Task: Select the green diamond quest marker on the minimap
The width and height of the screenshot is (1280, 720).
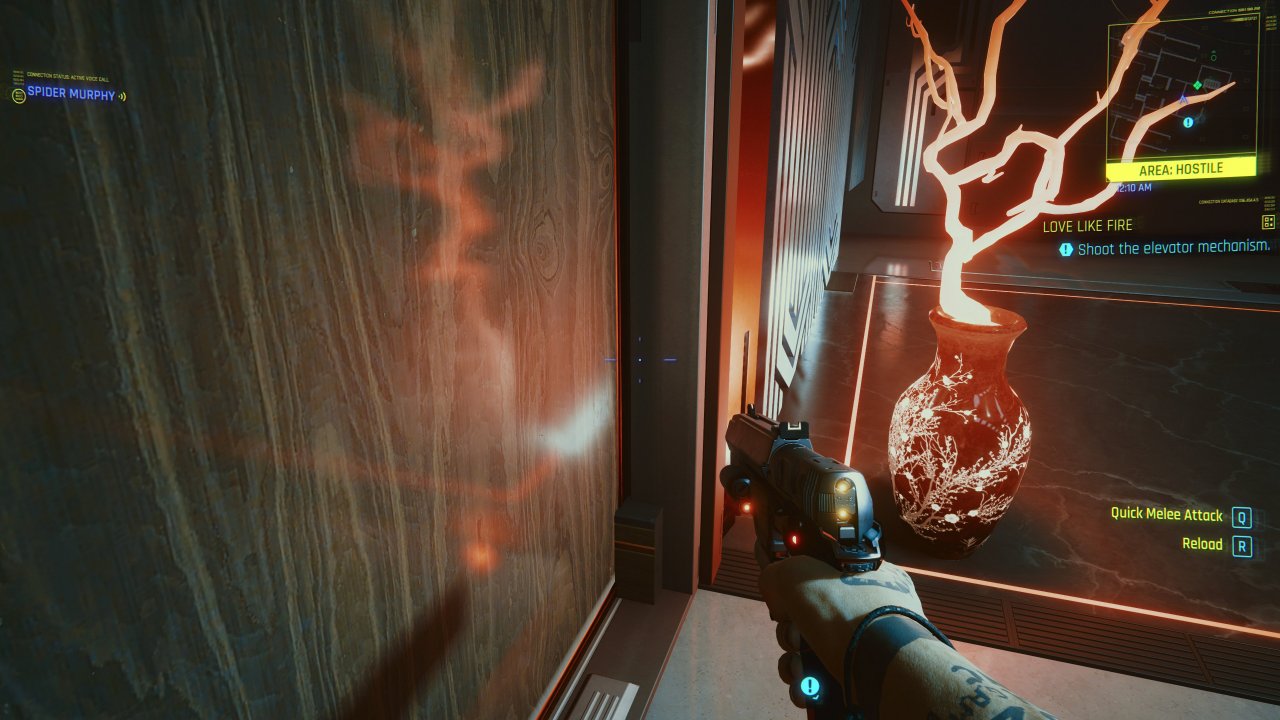Action: (x=1197, y=85)
